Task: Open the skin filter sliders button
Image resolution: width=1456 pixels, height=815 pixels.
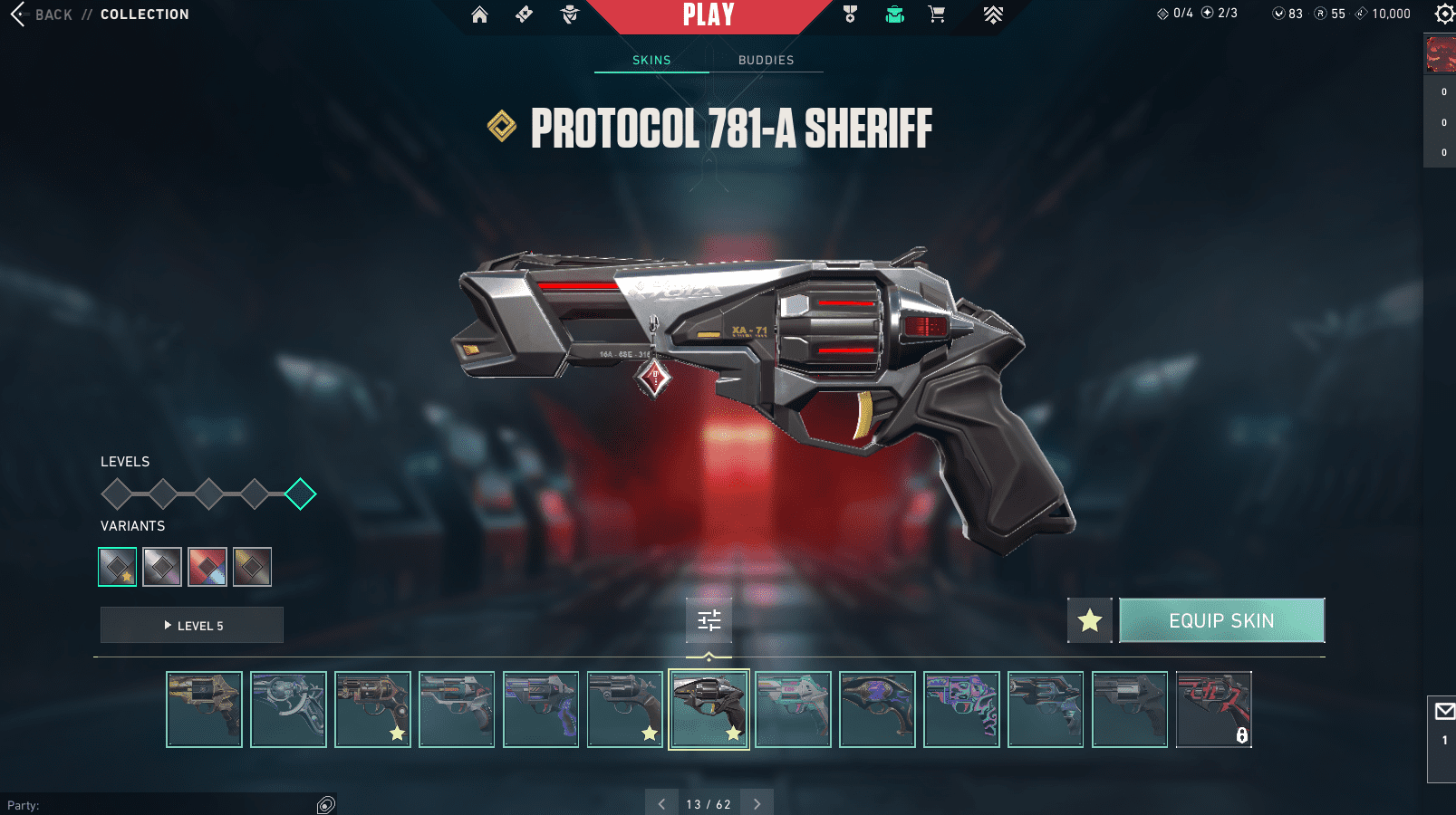Action: [709, 620]
